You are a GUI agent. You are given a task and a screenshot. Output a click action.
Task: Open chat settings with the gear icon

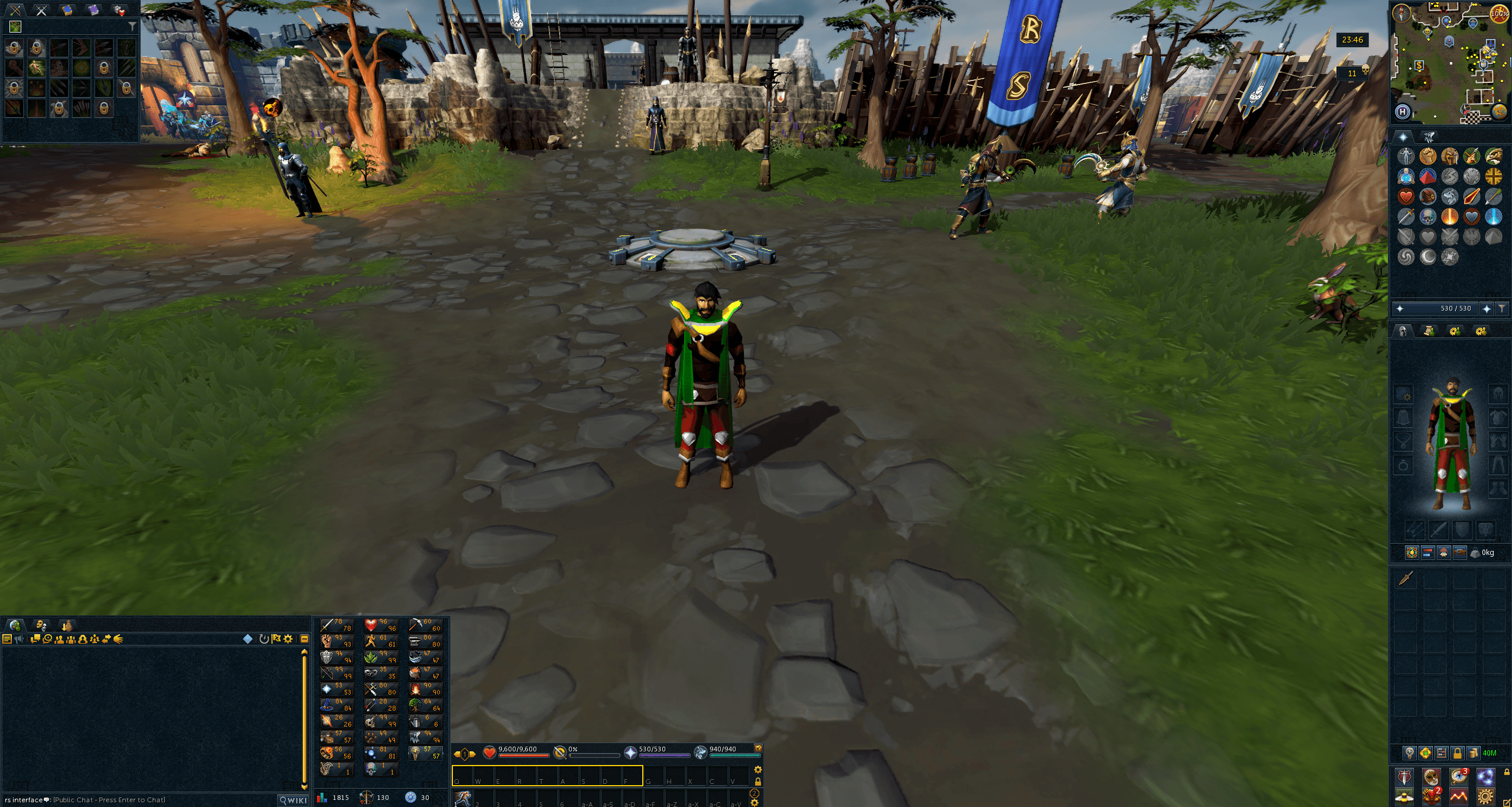(288, 640)
